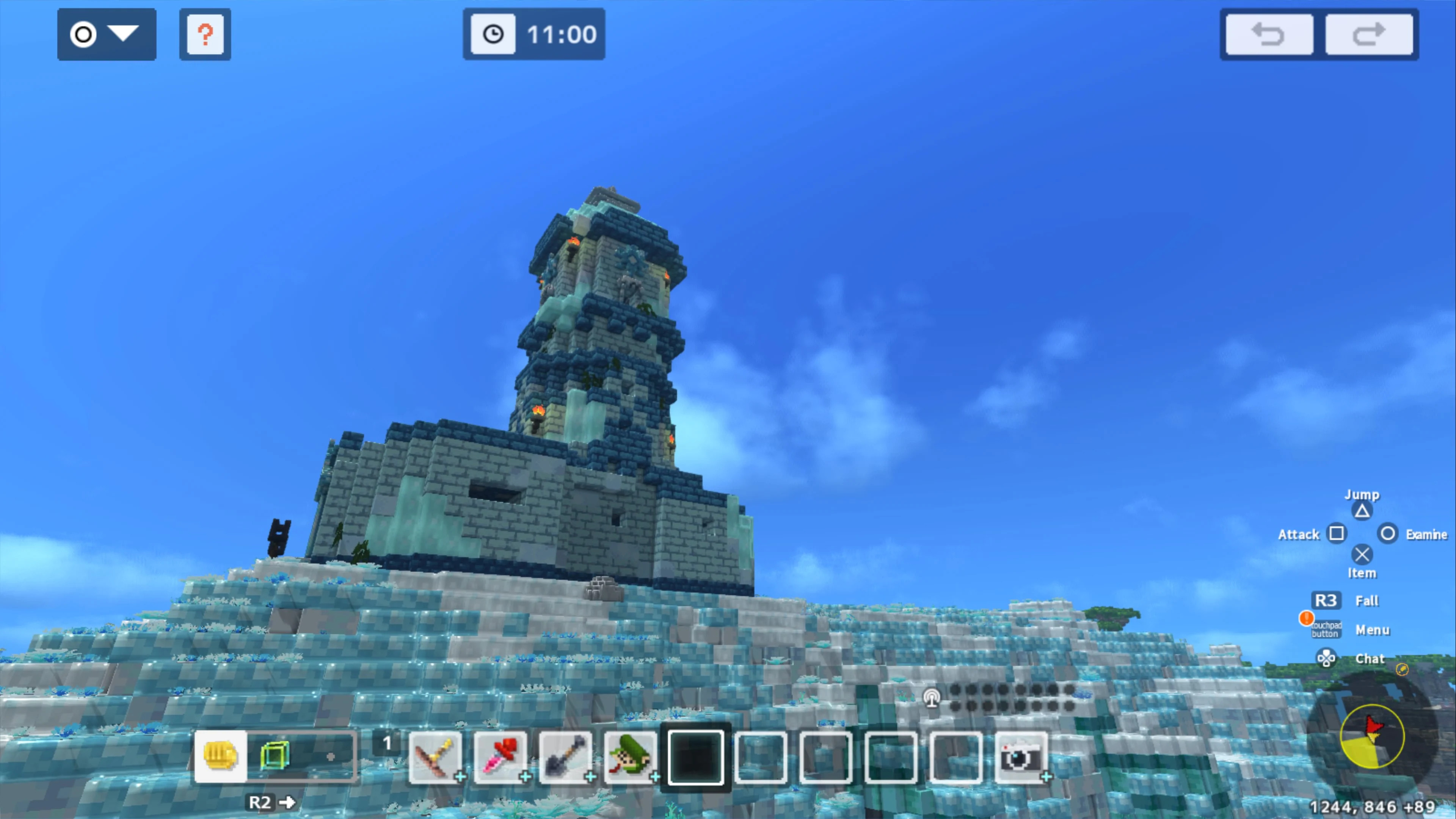Select the red sword item
The width and height of the screenshot is (1456, 819).
point(501,758)
